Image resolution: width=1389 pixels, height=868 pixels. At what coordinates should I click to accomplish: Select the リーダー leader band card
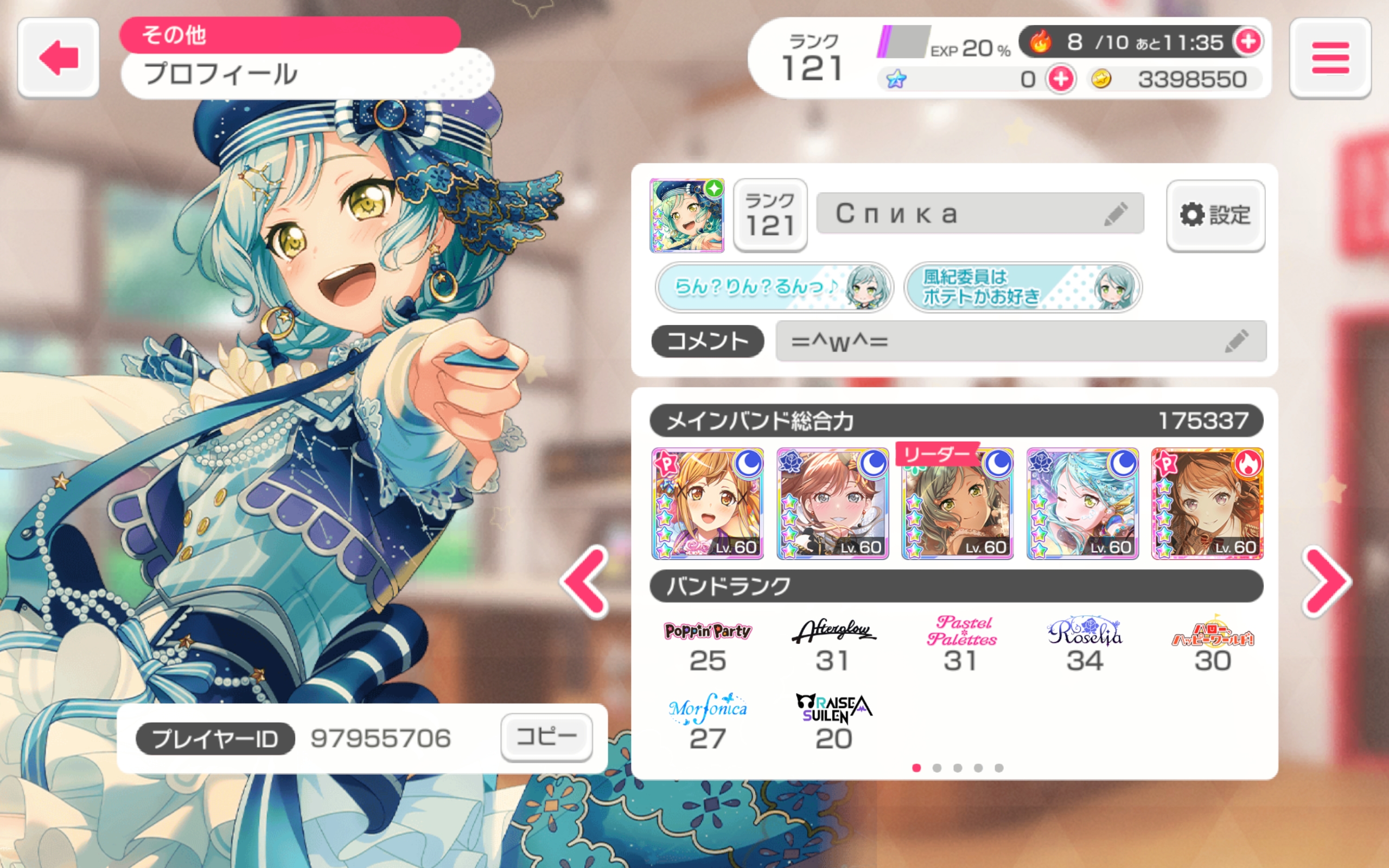point(957,503)
